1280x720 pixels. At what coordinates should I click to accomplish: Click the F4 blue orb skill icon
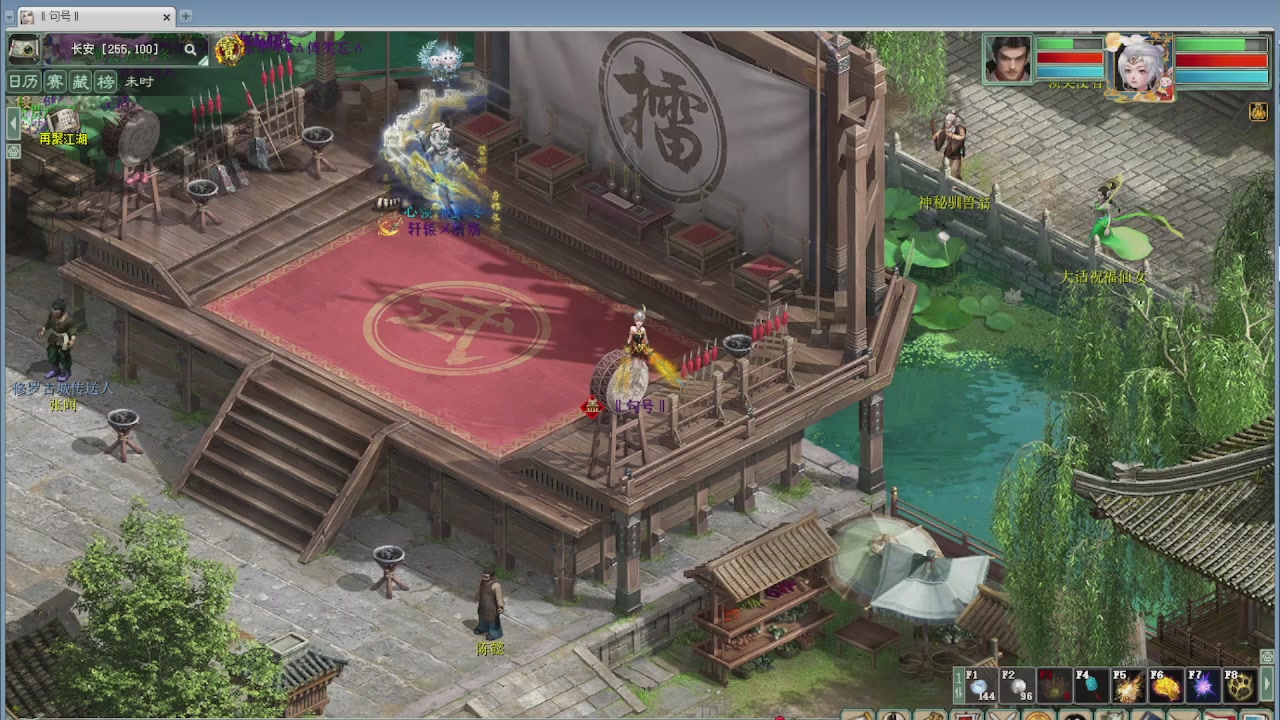point(1090,685)
